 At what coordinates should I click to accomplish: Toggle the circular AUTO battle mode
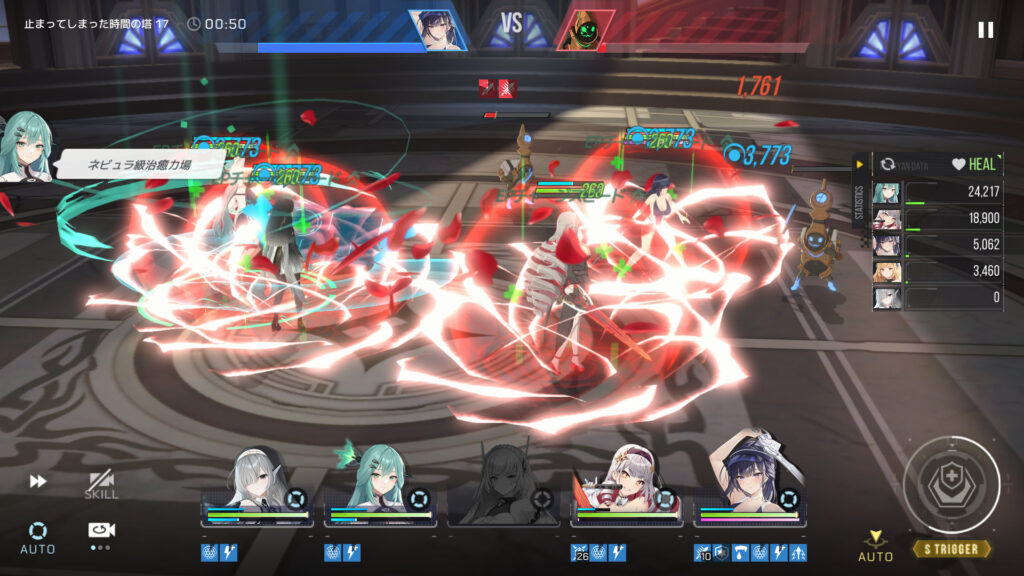(38, 535)
